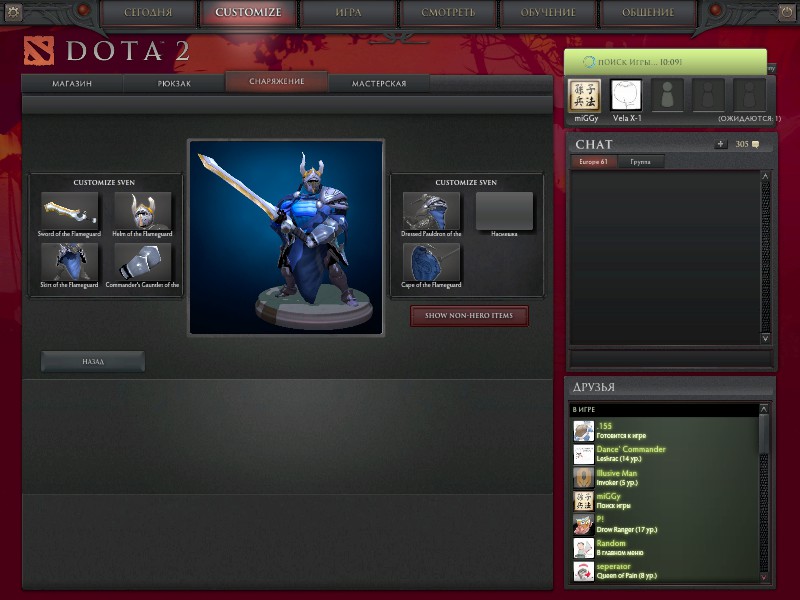Click Show Non-Hero Items button
Viewport: 800px width, 600px height.
click(469, 316)
